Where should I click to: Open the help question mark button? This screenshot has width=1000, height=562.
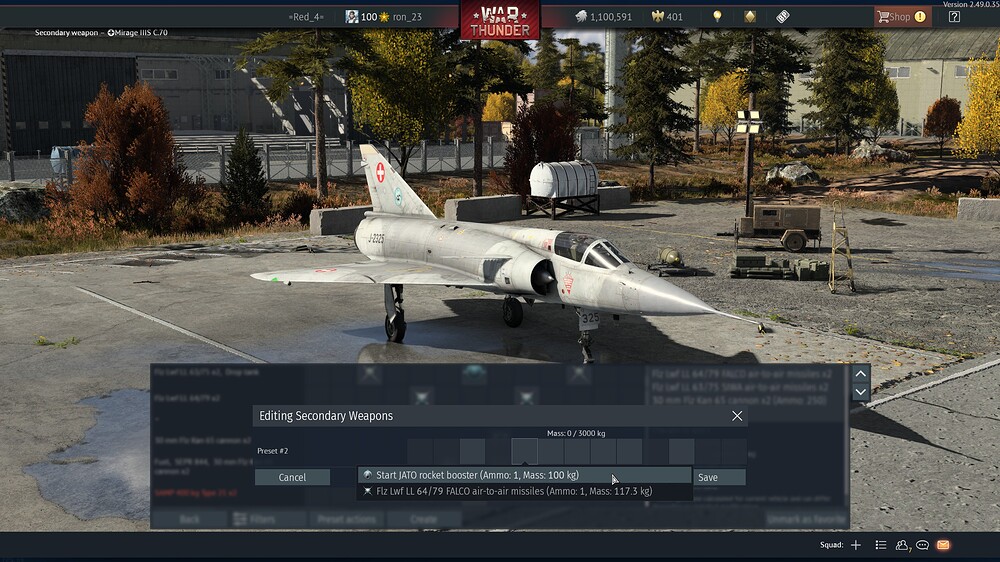[x=954, y=16]
